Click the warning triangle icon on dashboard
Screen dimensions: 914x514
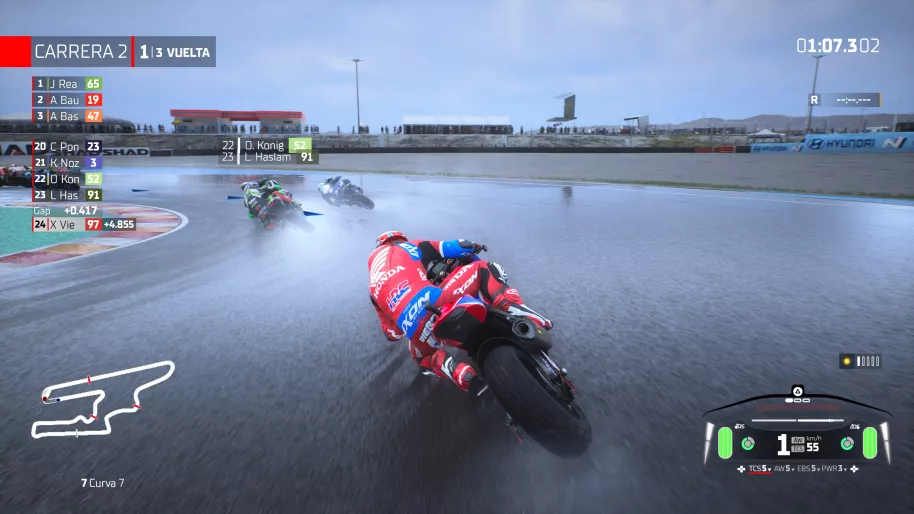click(797, 390)
